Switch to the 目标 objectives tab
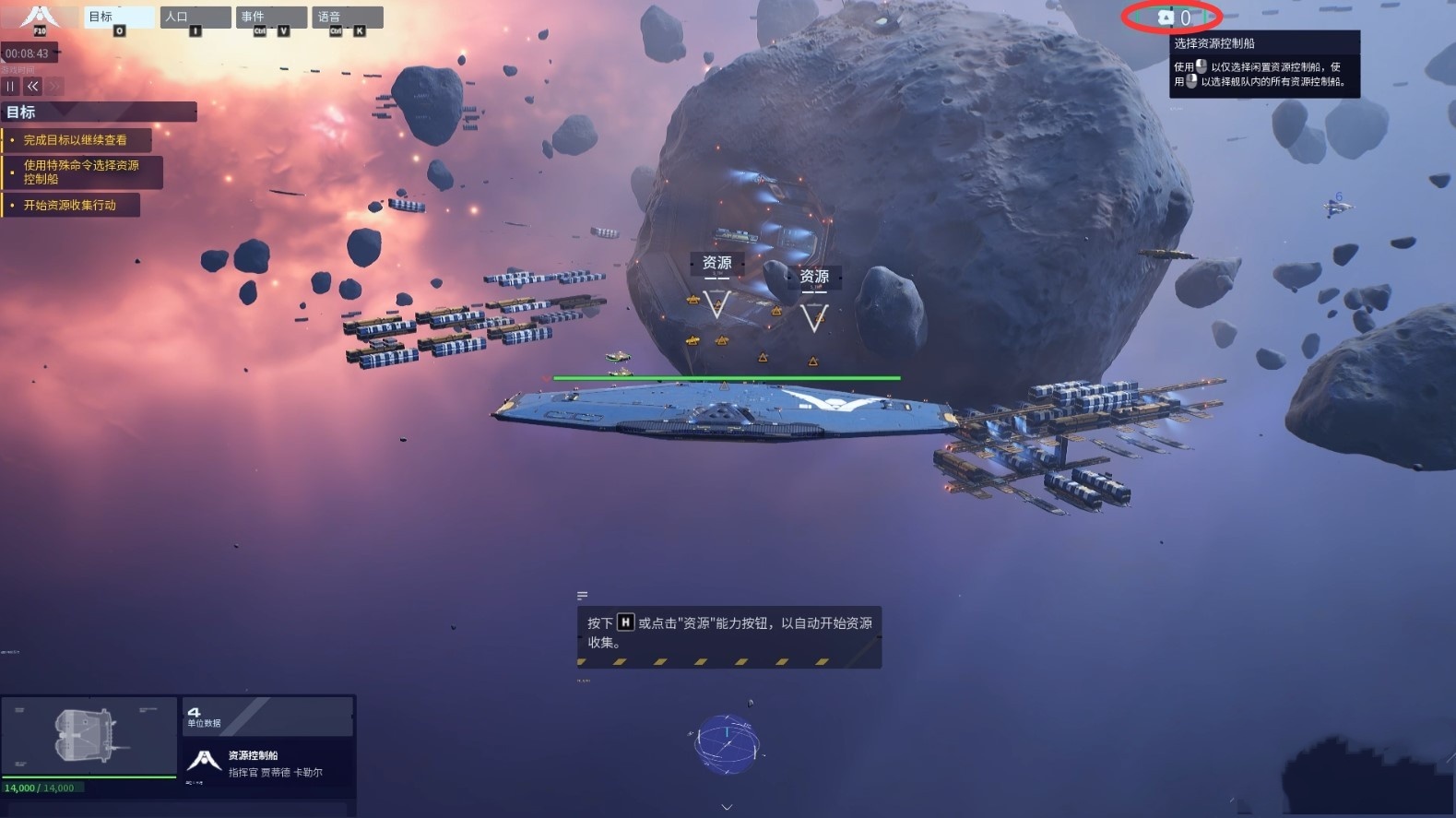Viewport: 1456px width, 818px height. [x=119, y=18]
